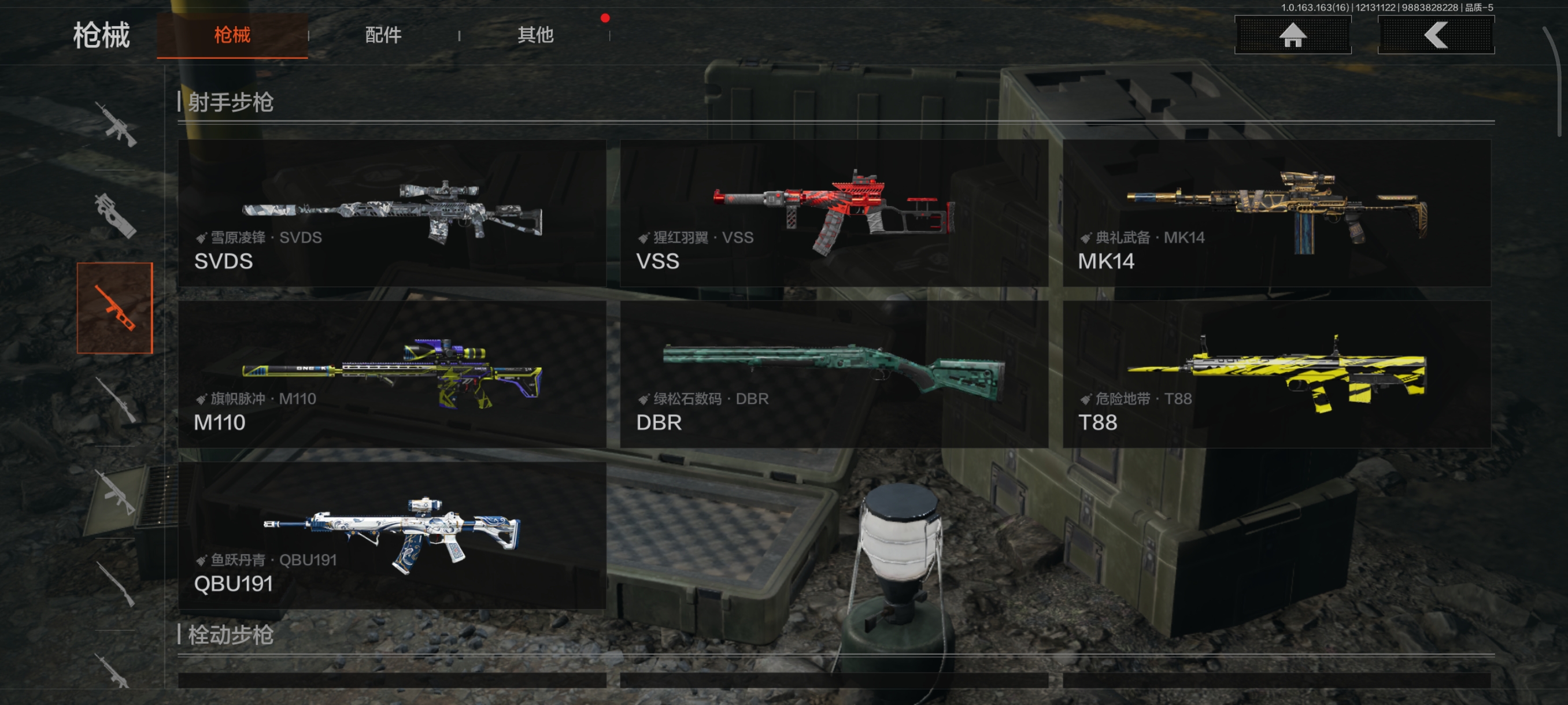This screenshot has width=1568, height=705.
Task: Go to the home screen
Action: (x=1292, y=35)
